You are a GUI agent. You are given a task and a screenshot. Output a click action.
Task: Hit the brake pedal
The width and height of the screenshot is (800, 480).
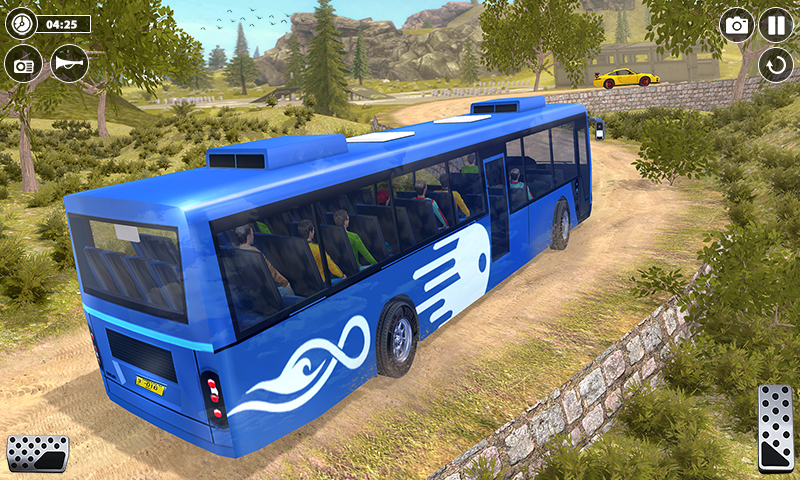(x=37, y=453)
